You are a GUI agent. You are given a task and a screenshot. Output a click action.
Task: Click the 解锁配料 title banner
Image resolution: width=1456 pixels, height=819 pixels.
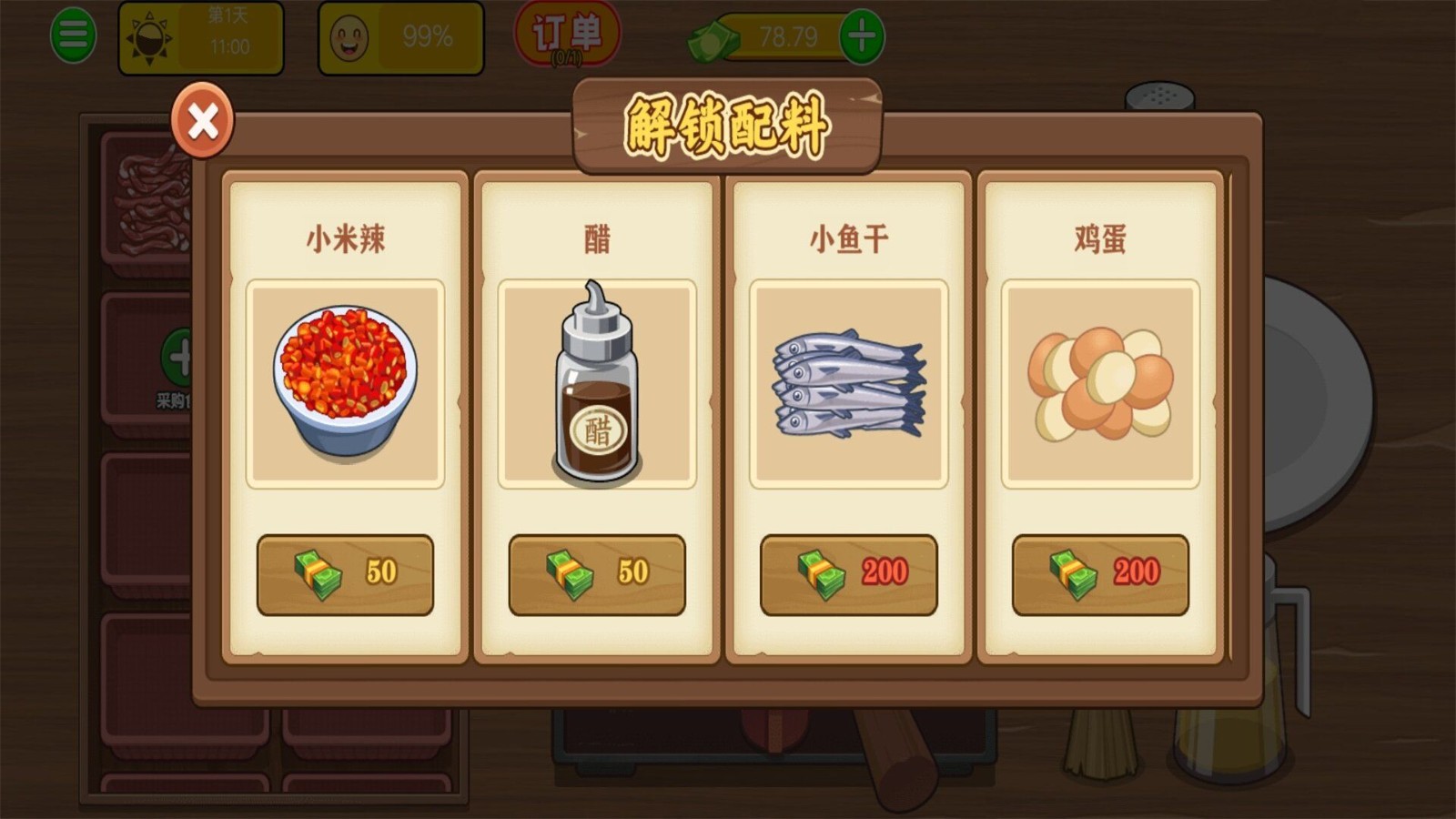click(x=726, y=127)
